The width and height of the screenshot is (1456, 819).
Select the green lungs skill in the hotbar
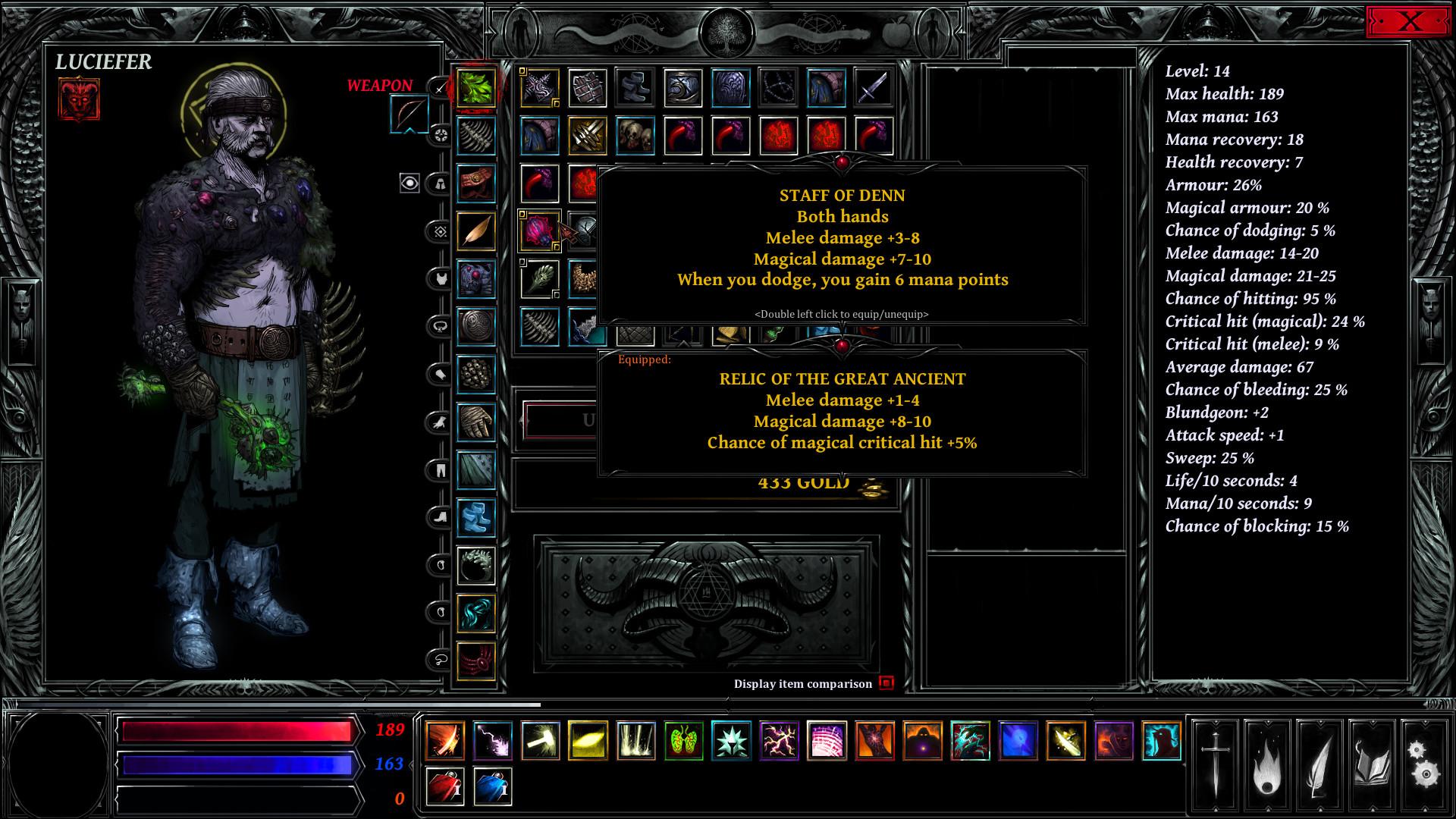[x=682, y=740]
